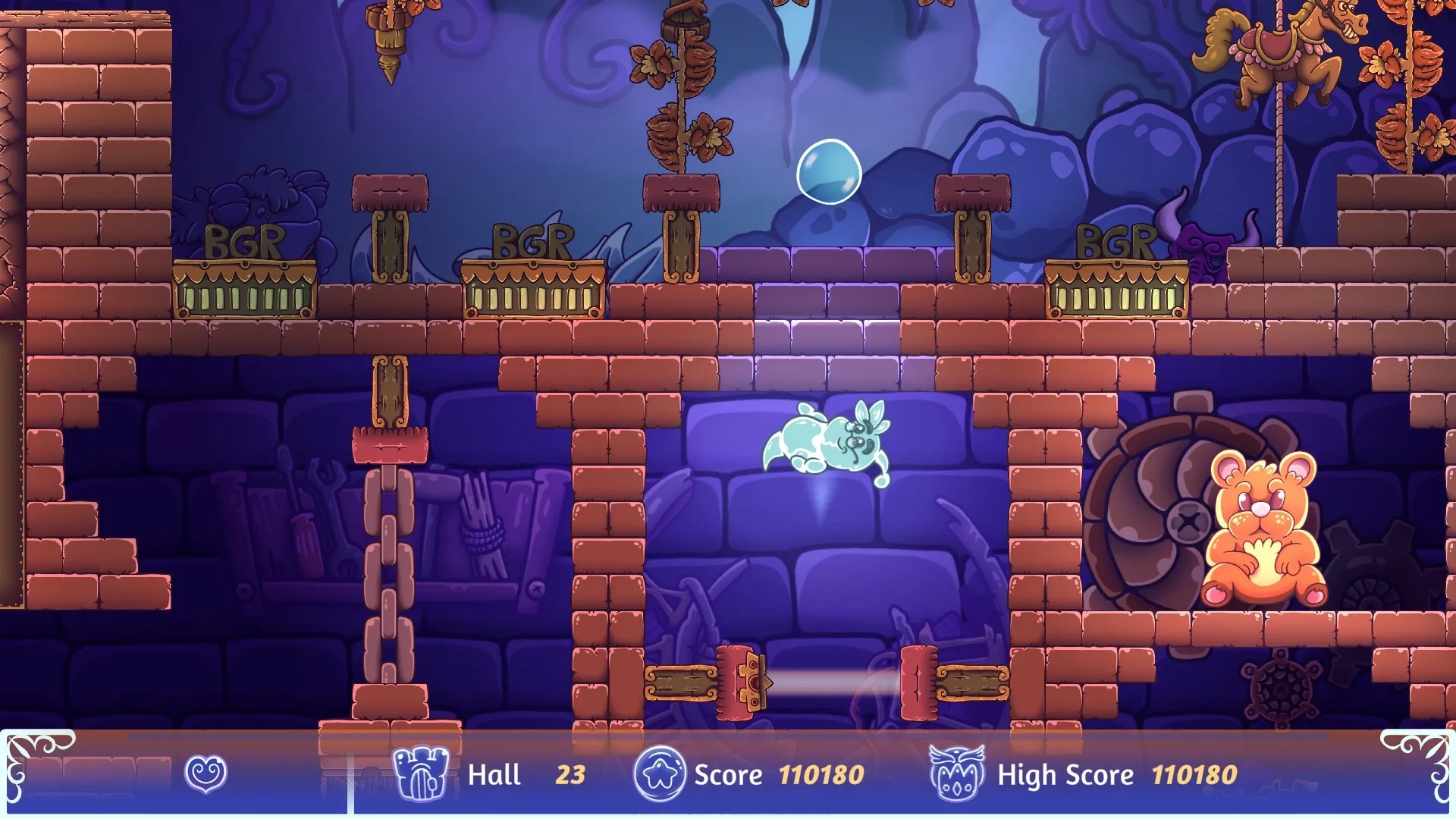Select the castle icon beside Hall
The width and height of the screenshot is (1456, 819).
click(x=421, y=773)
